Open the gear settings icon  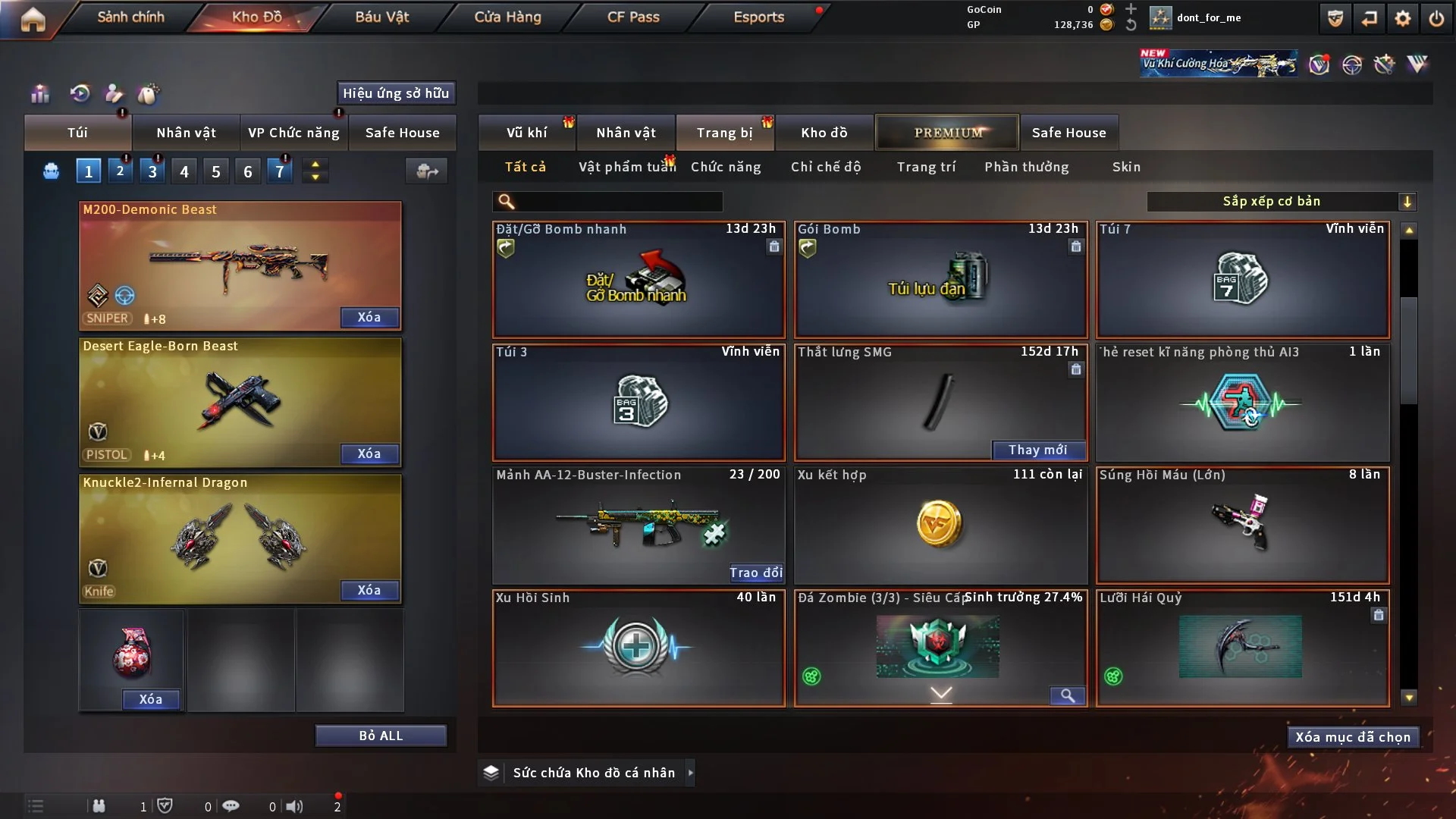[x=1402, y=18]
